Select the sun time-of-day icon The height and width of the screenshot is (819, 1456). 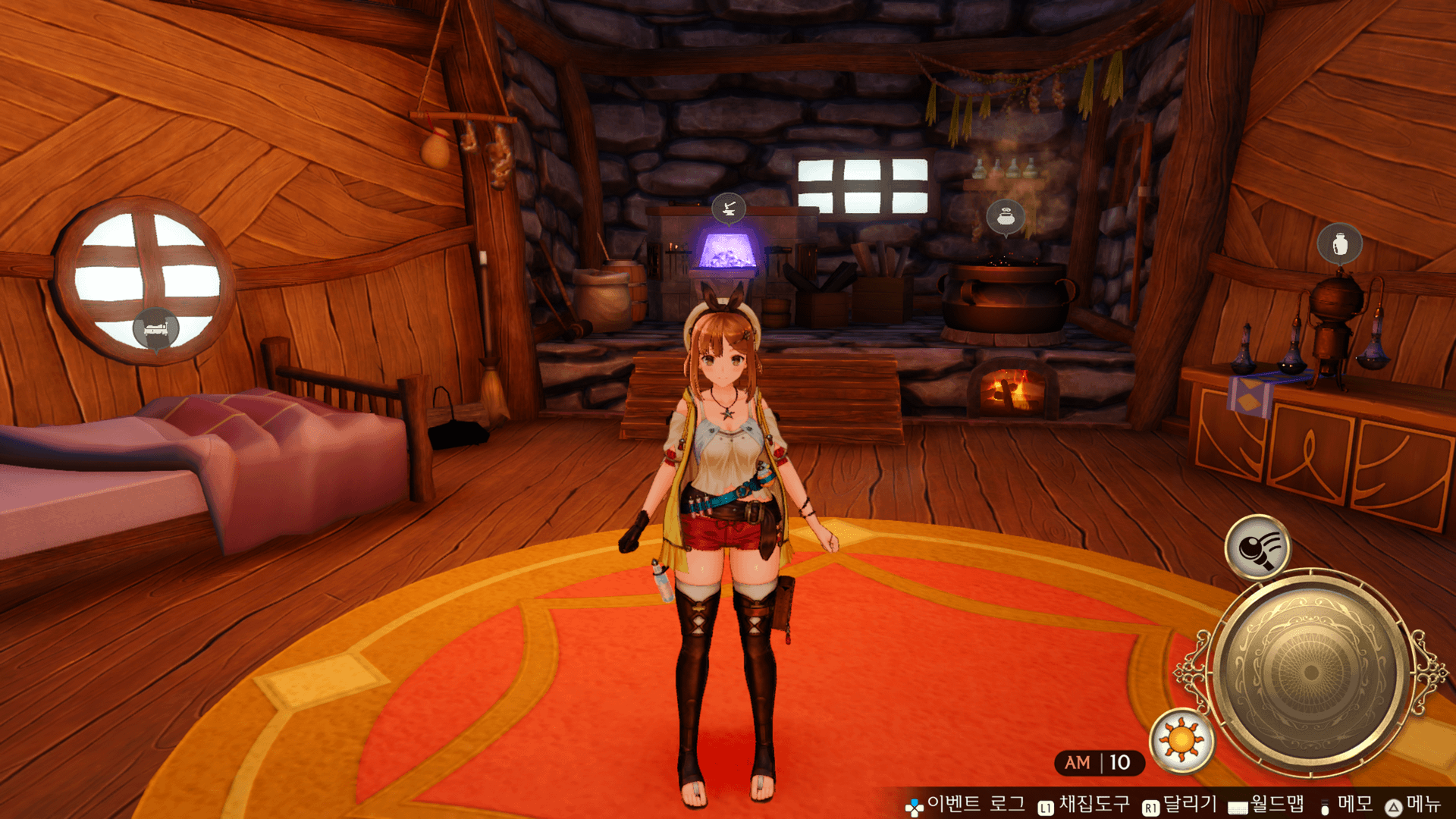coord(1181,739)
